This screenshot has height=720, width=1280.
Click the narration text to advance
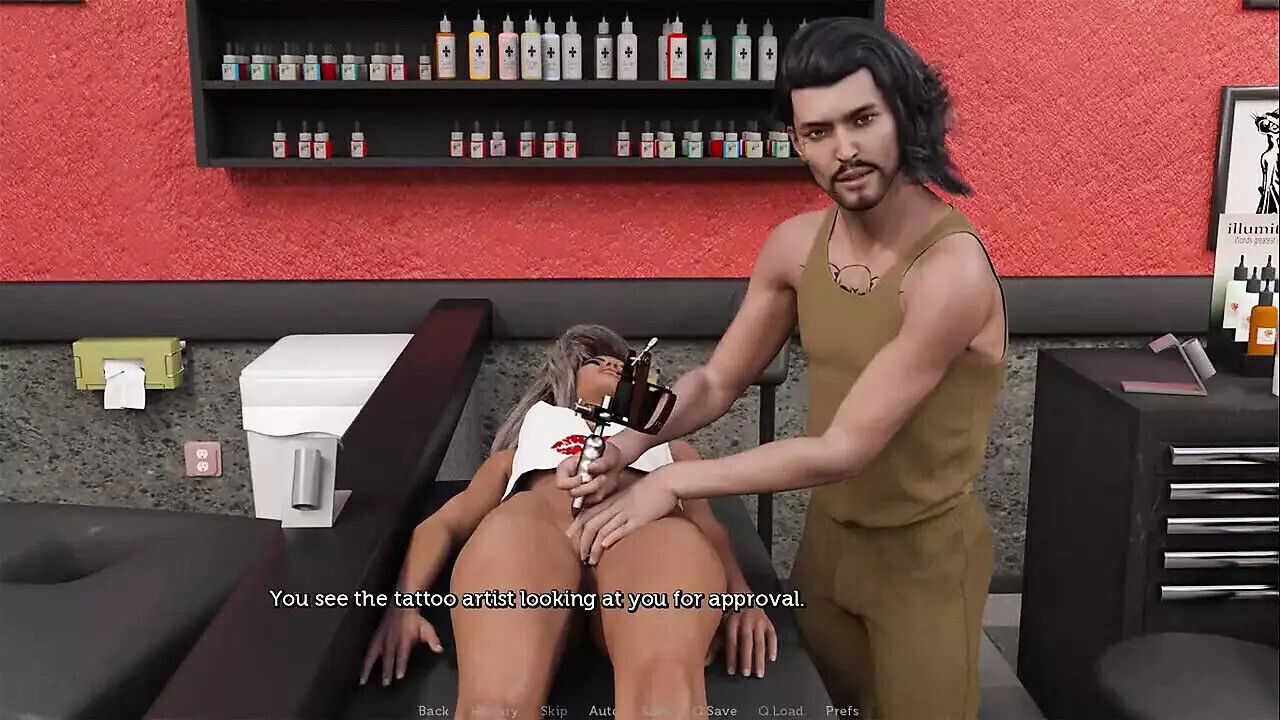[540, 602]
